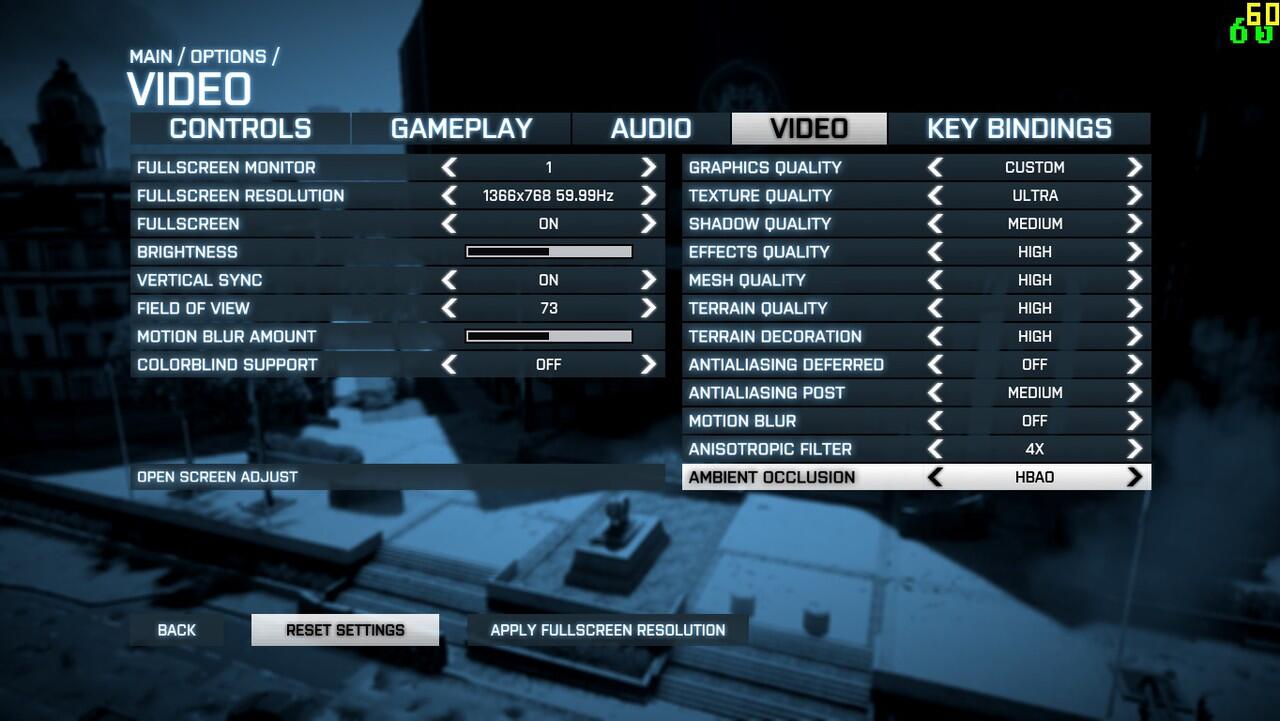The height and width of the screenshot is (721, 1280).
Task: Click right arrow for Anisotropic Filter
Action: [x=1134, y=449]
